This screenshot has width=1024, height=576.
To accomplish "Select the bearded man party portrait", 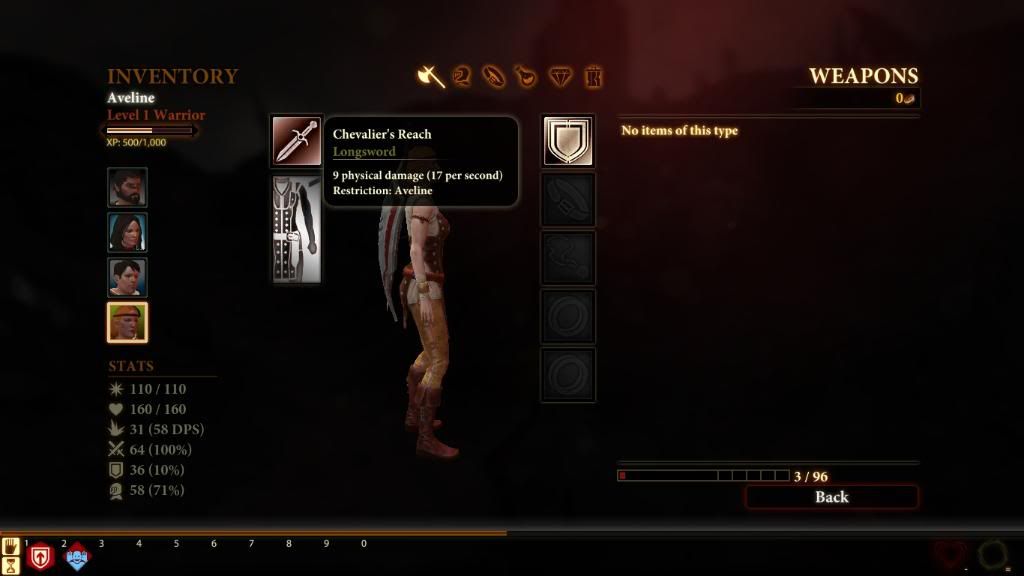I will click(127, 187).
